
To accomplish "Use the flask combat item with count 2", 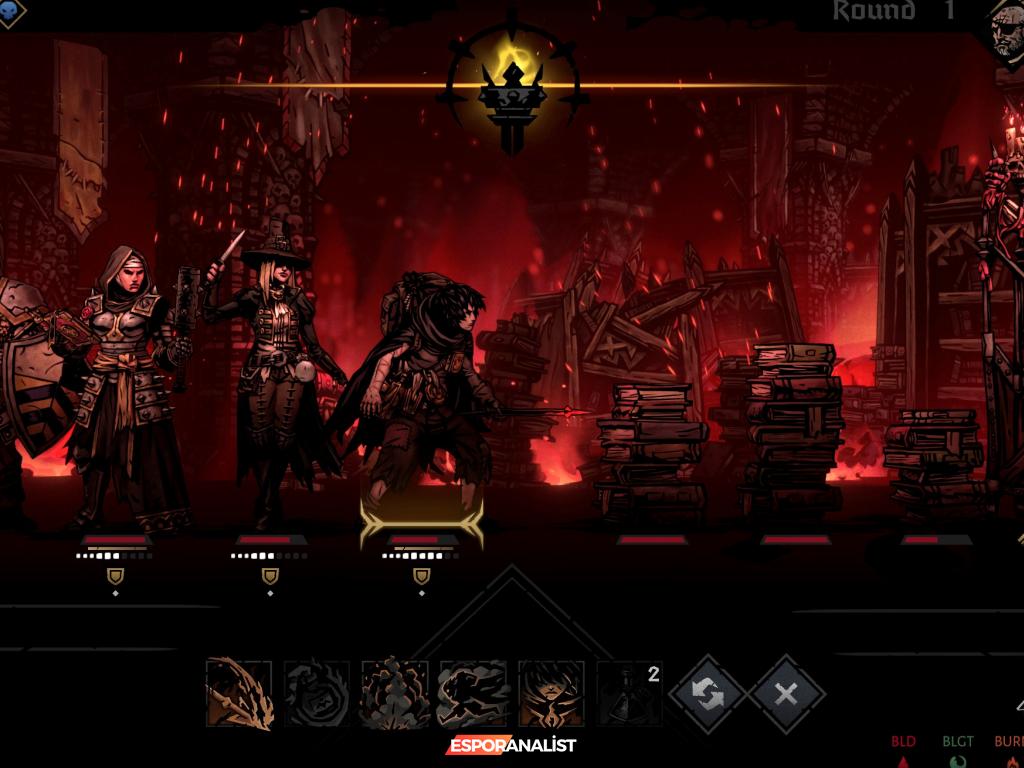I will coord(629,692).
